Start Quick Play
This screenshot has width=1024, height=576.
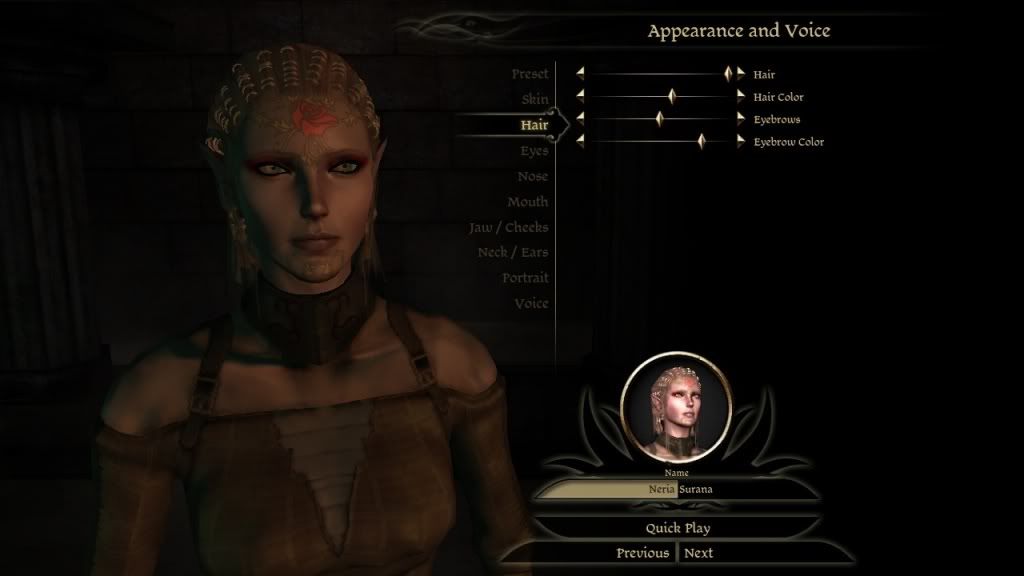[677, 528]
